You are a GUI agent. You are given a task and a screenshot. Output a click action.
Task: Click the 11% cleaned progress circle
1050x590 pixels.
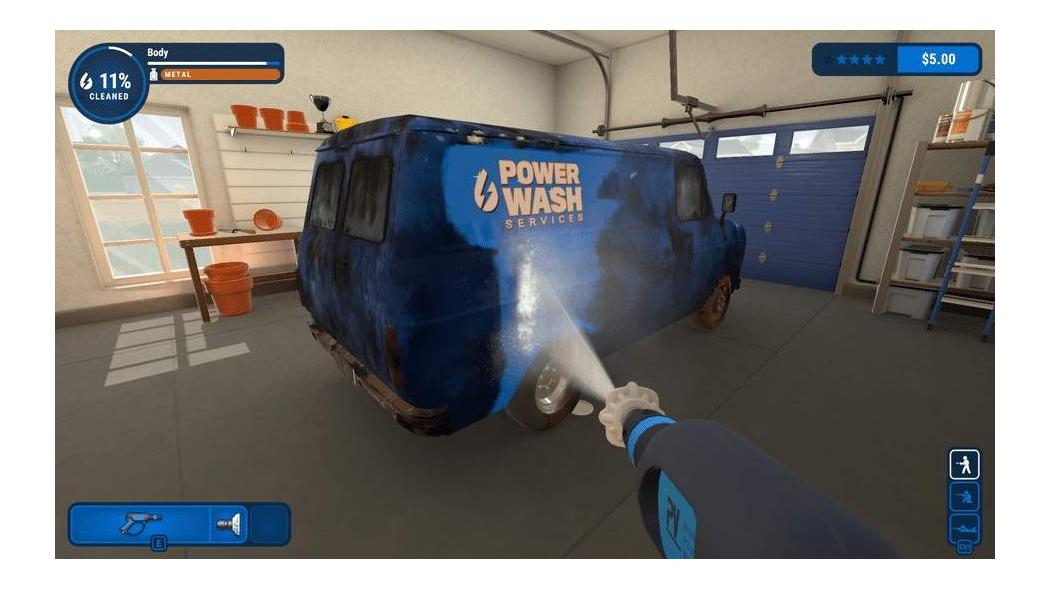click(x=108, y=83)
